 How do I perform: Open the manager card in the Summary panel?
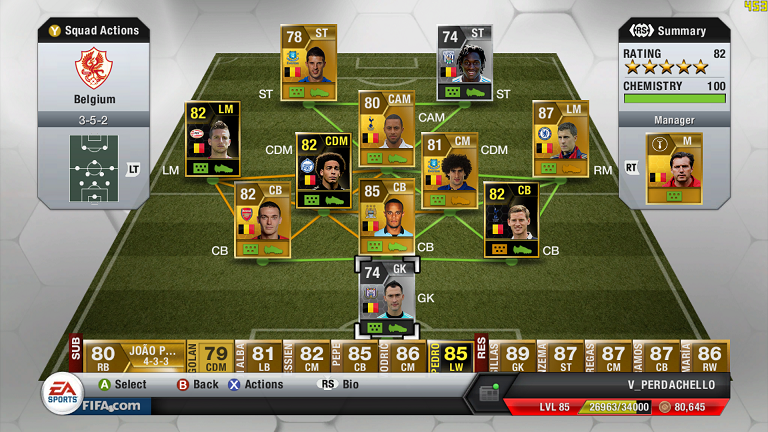(674, 167)
